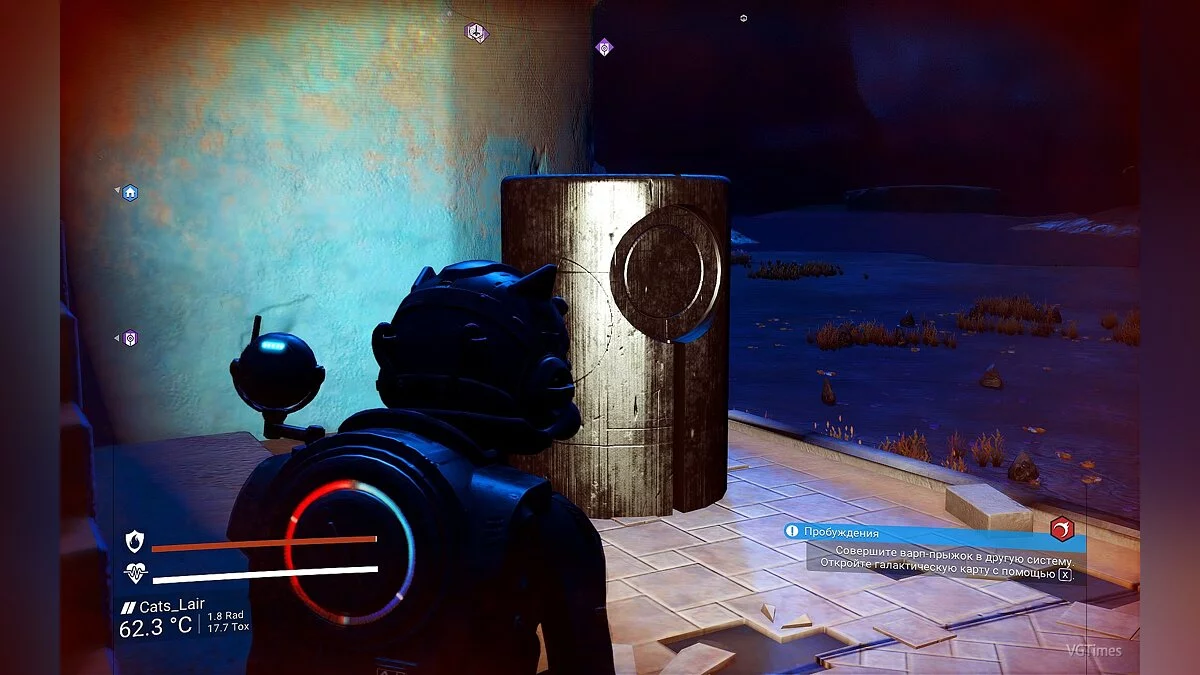Click the red hexagon mission icon

[x=1062, y=529]
